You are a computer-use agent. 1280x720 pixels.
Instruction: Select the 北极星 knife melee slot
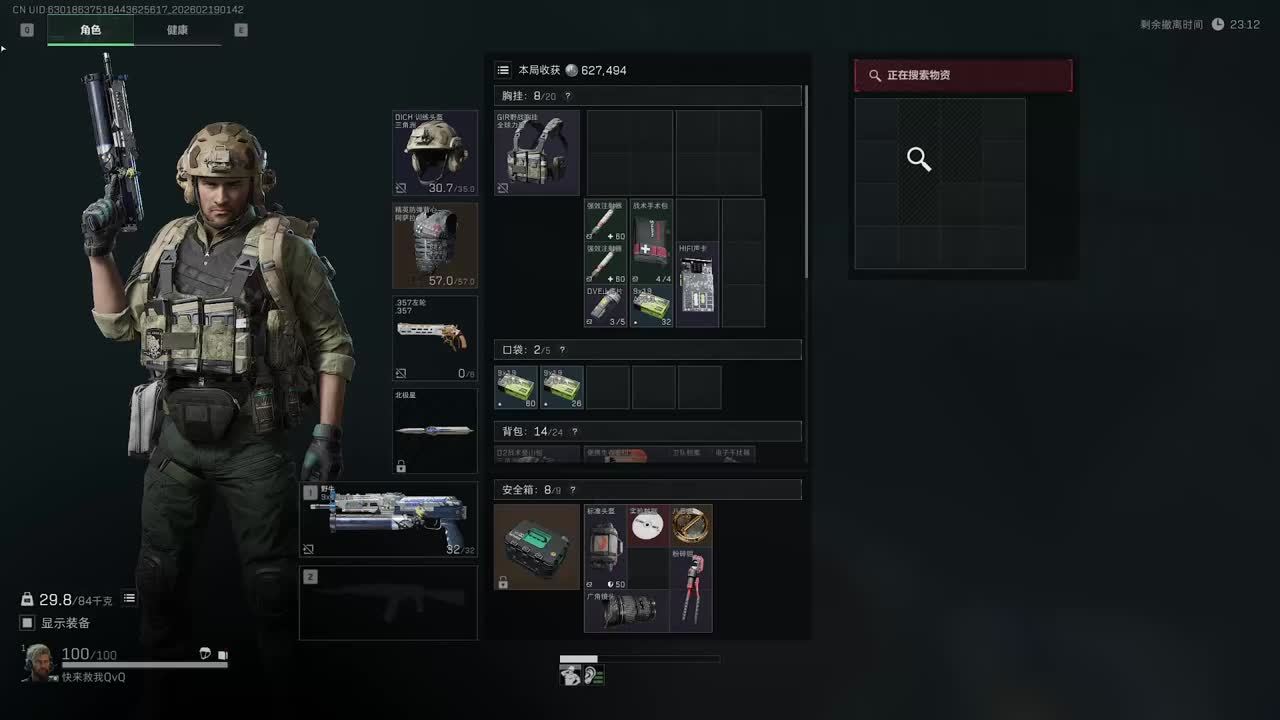tap(435, 431)
